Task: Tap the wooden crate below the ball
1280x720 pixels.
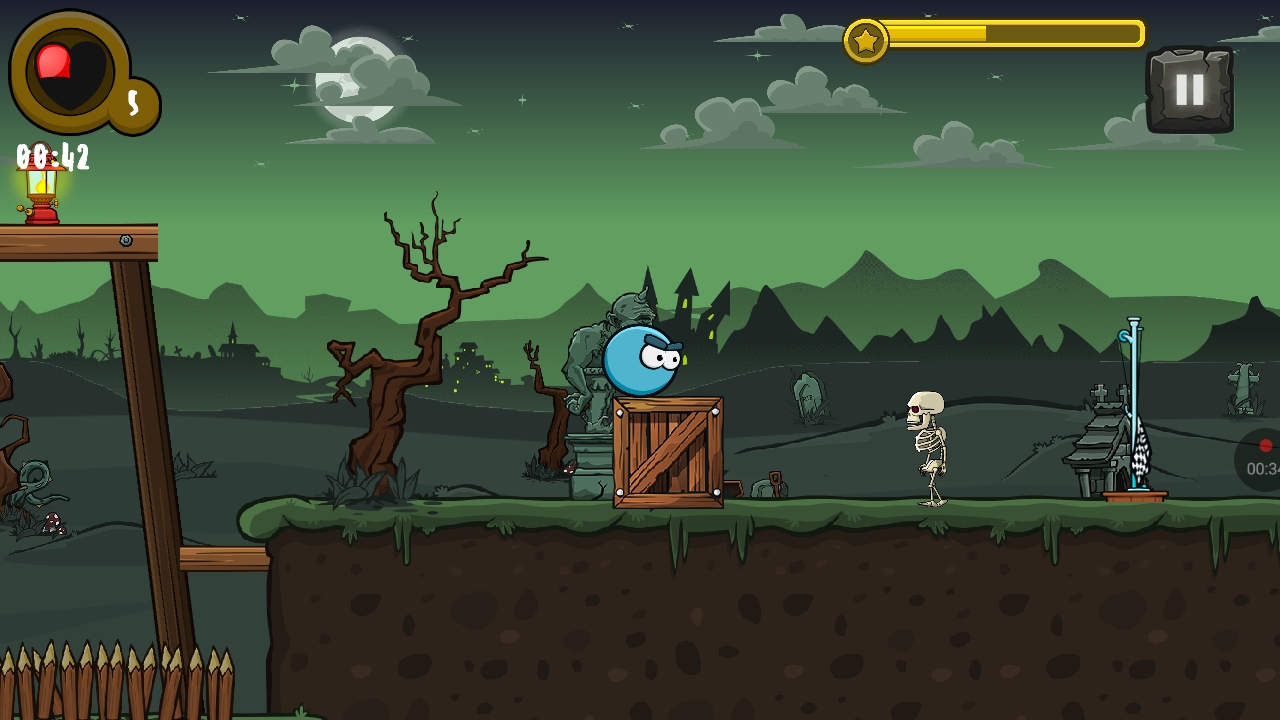Action: coord(670,455)
